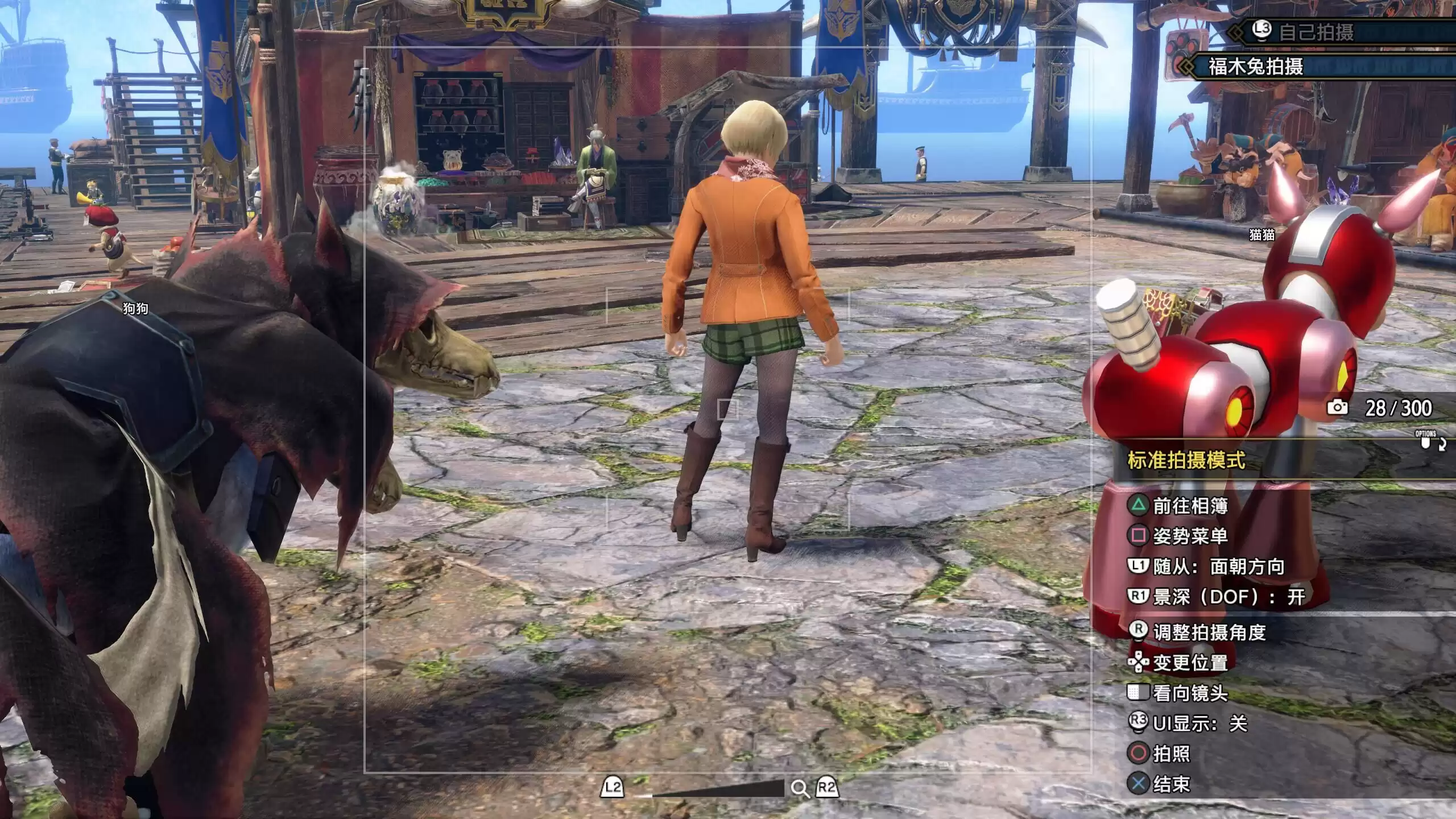The height and width of the screenshot is (819, 1456).
Task: Choose 调整拍摄角度 to adjust camera angle
Action: click(x=1209, y=632)
